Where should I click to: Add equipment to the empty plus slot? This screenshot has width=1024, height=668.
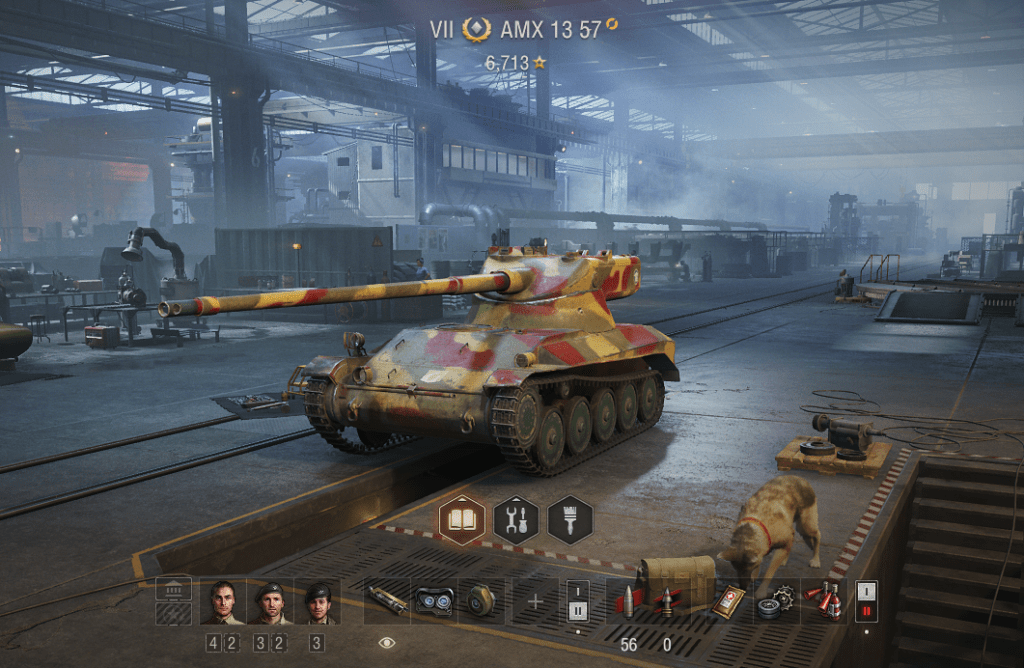click(x=535, y=601)
